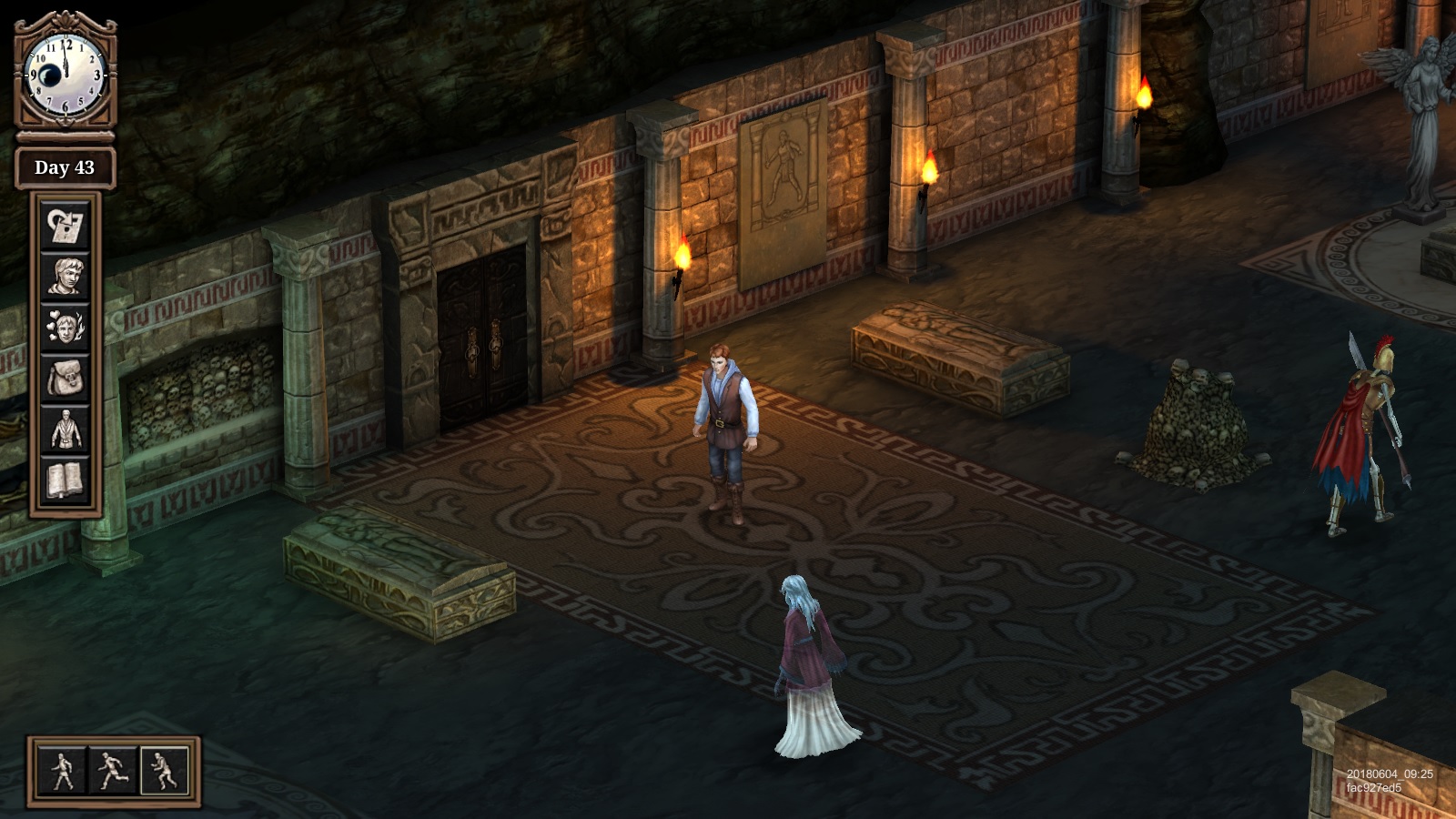Viewport: 1456px width, 819px height.
Task: Select the sneaking movement mode
Action: coord(165,771)
